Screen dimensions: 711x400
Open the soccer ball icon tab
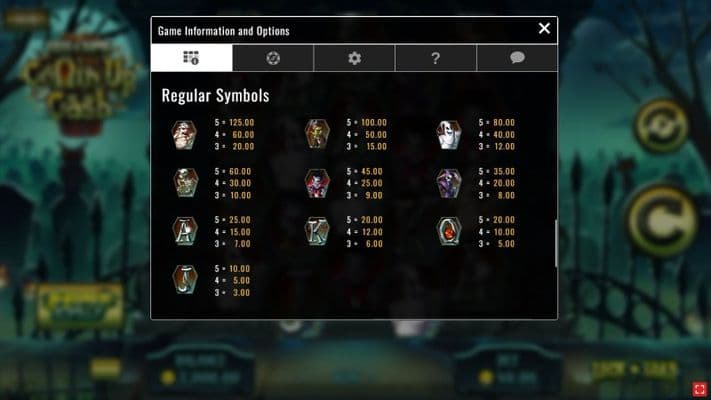click(273, 58)
